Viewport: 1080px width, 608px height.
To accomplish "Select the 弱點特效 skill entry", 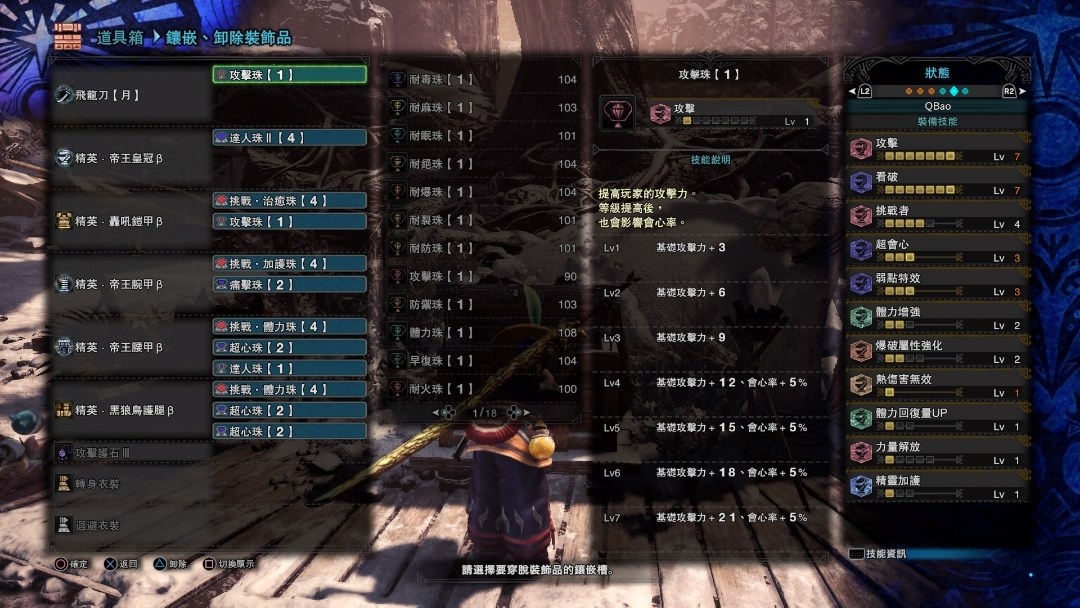I will click(x=937, y=284).
